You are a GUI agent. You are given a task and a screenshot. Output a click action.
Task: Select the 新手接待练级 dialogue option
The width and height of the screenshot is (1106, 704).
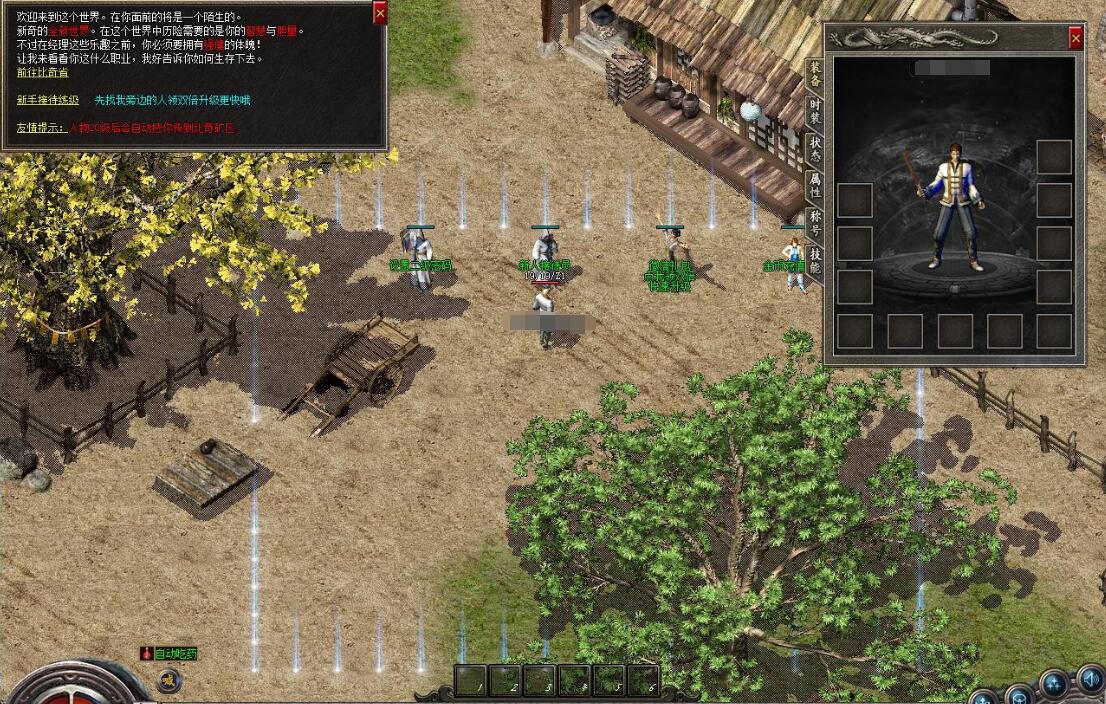(48, 100)
